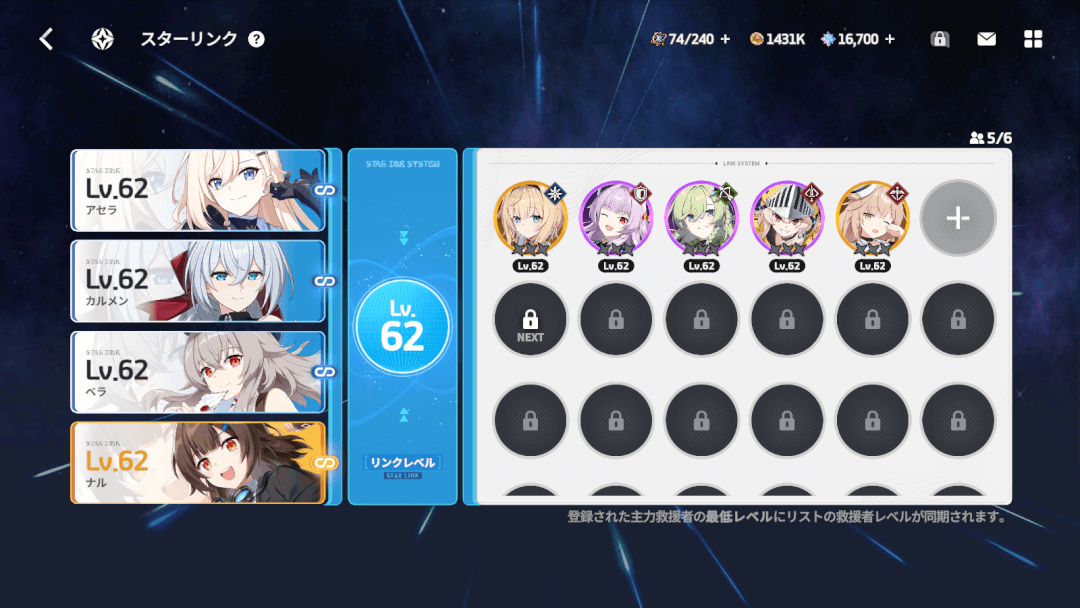Go back with the arrow button
This screenshot has height=608, width=1080.
pyautogui.click(x=46, y=39)
